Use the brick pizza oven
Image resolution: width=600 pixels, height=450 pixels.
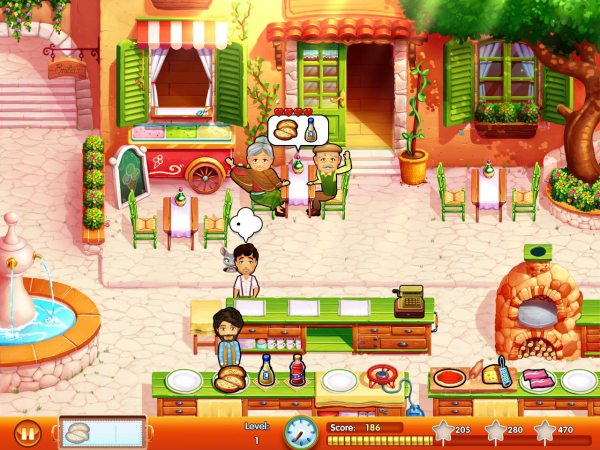coord(538,312)
